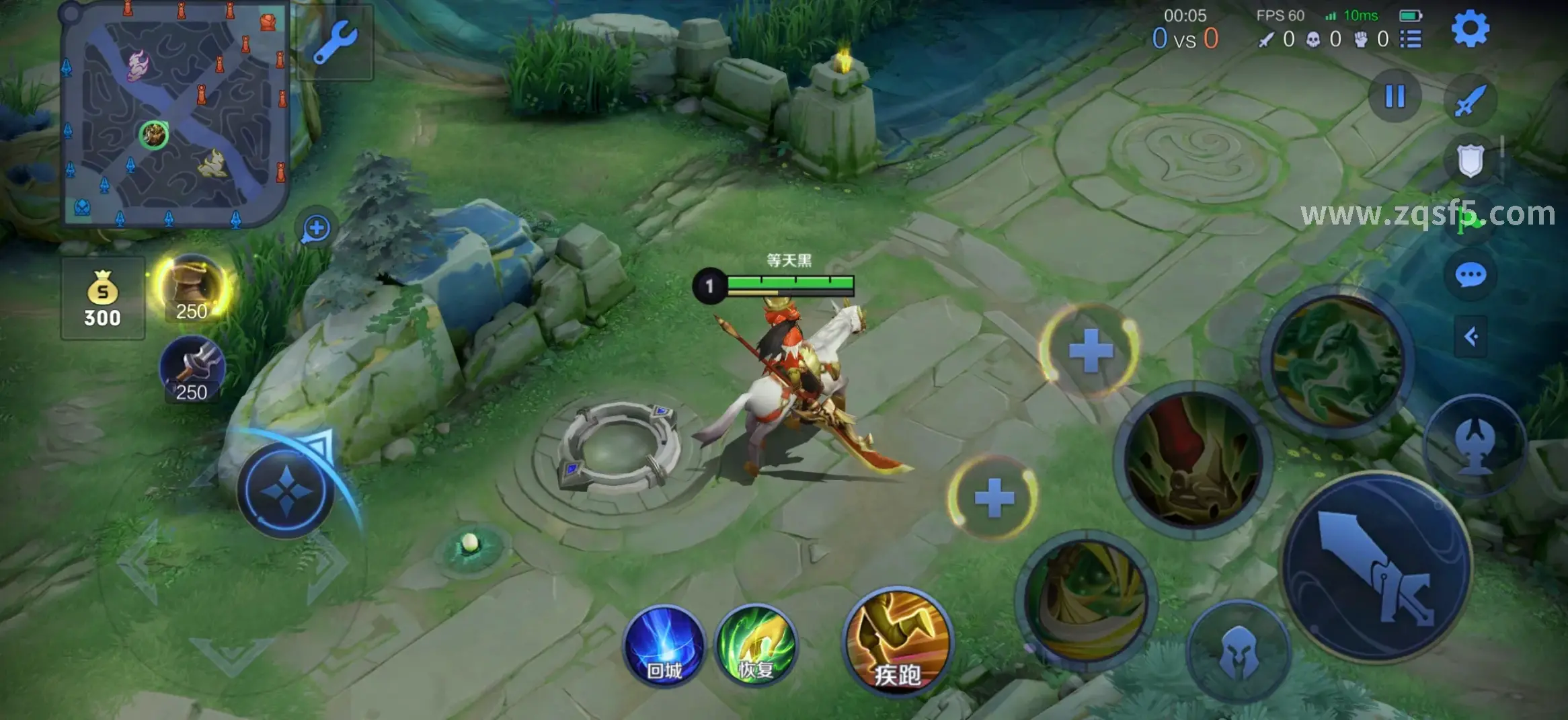Tap the large sword basic attack button
The width and height of the screenshot is (1568, 720).
[x=1376, y=566]
